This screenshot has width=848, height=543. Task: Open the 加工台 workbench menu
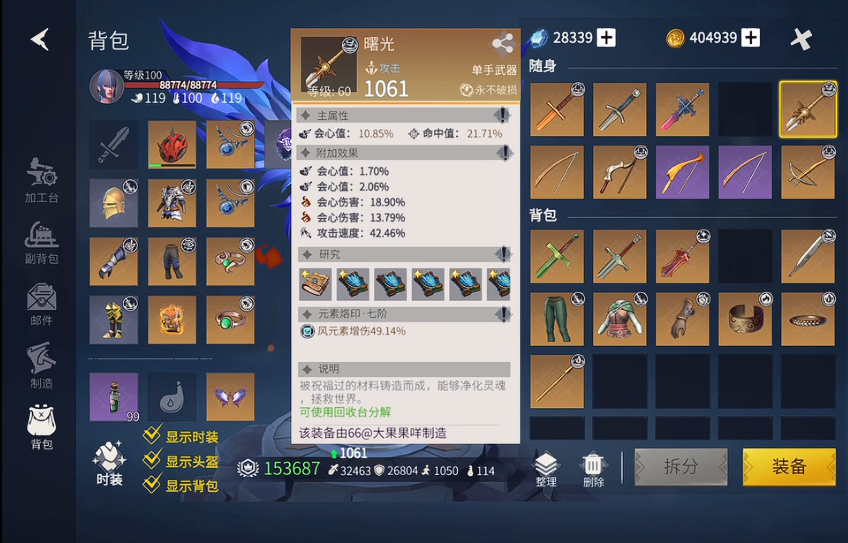42,180
